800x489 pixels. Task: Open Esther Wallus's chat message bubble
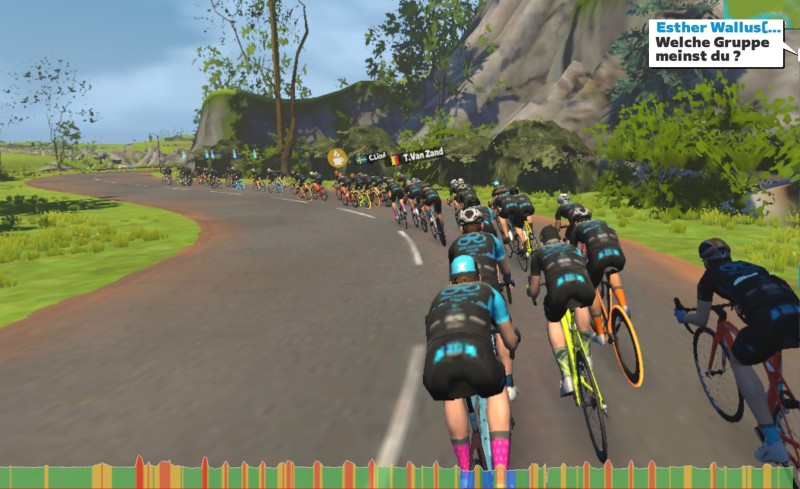(715, 43)
